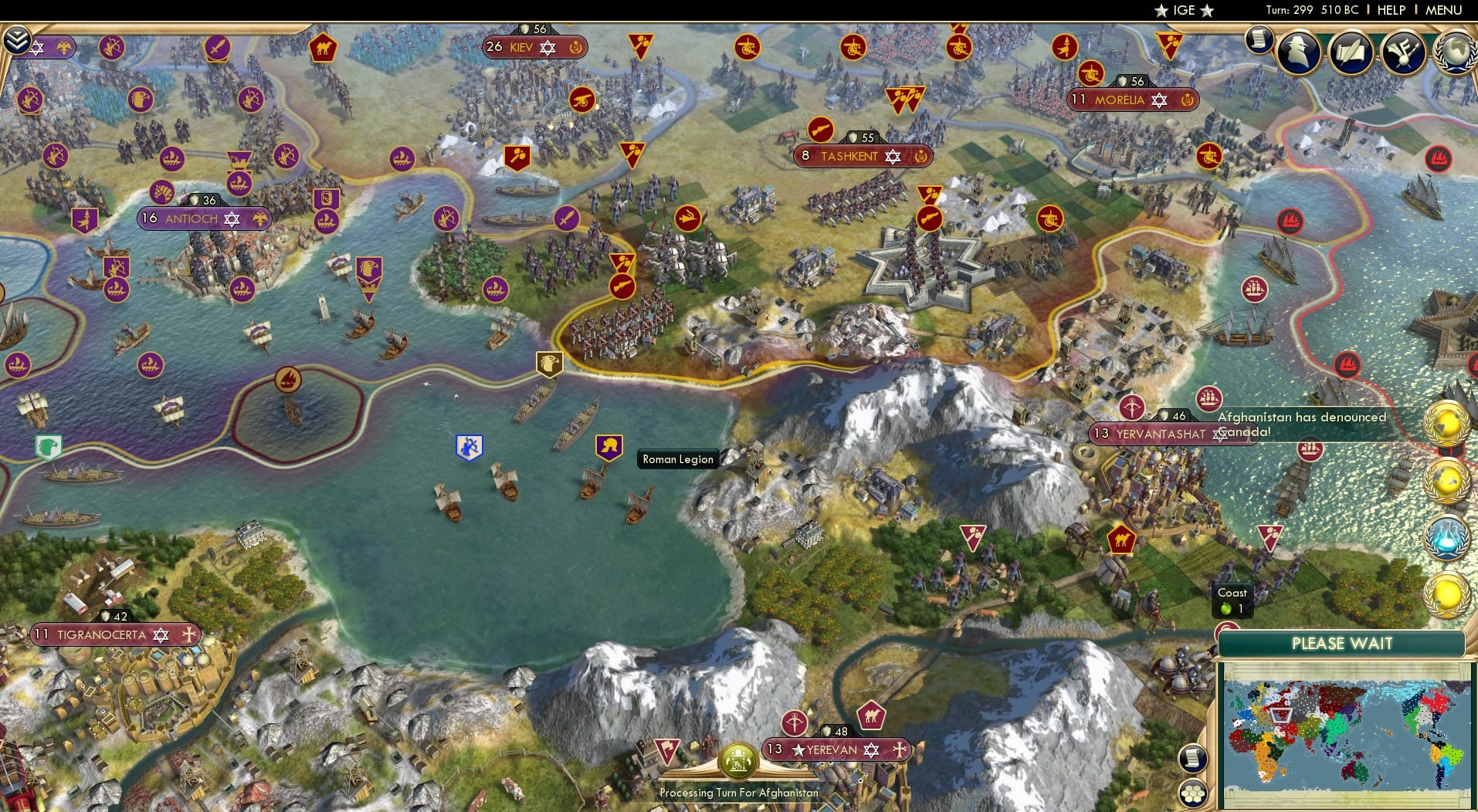The image size is (1478, 812).
Task: Open the HELP screen
Action: coord(1390,11)
